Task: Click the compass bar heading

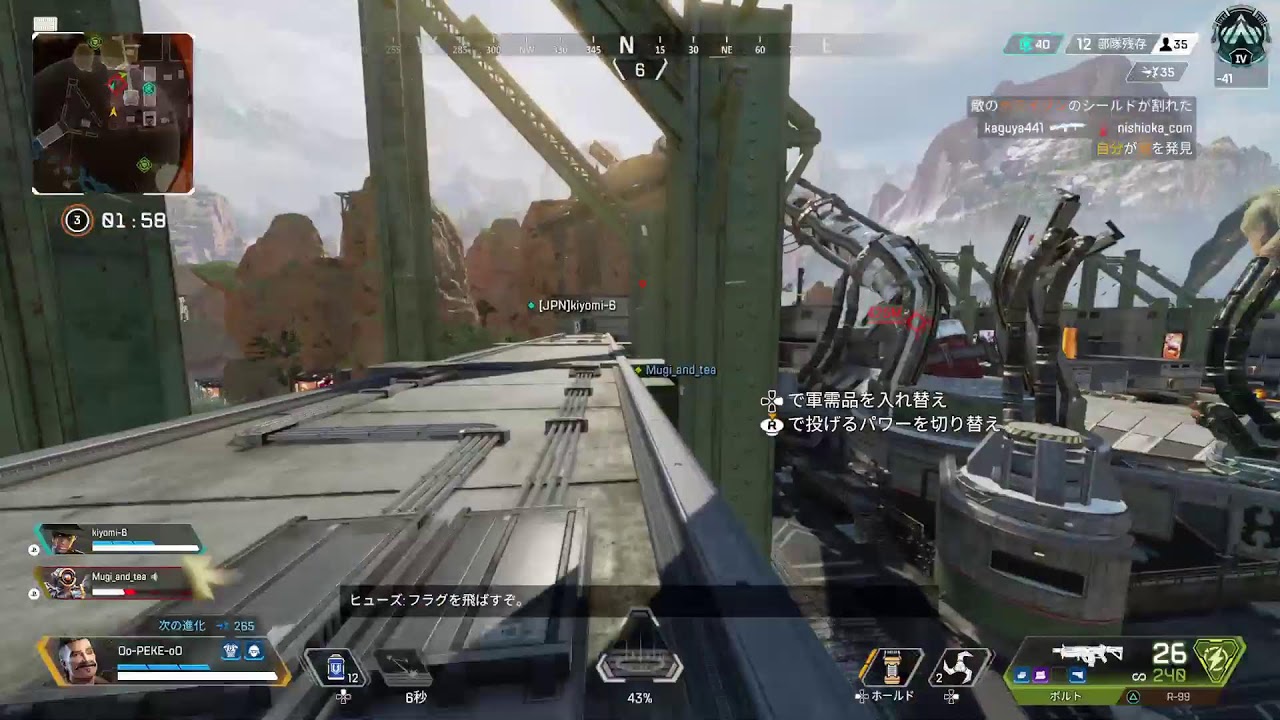Action: point(627,46)
